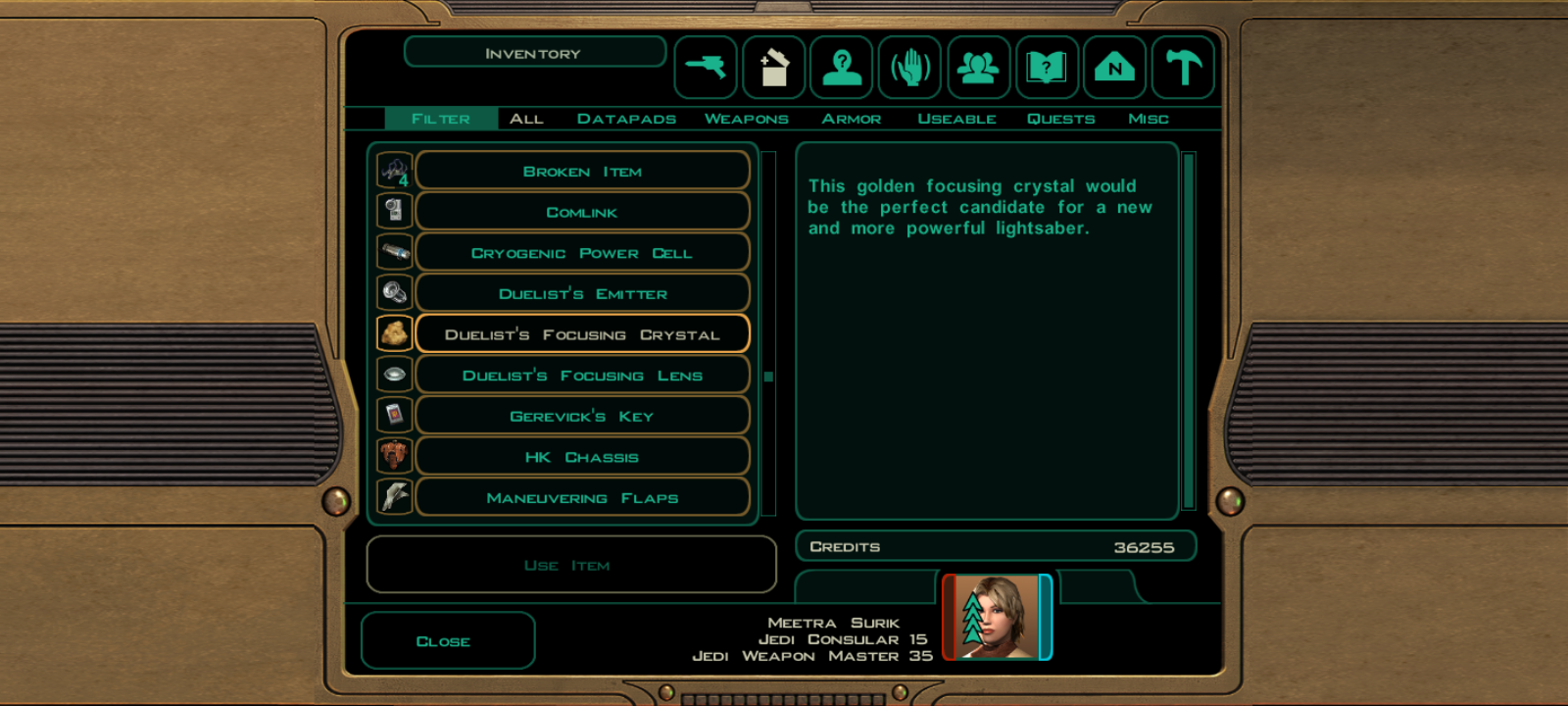Choose the Maneuvering Flaps entry
The width and height of the screenshot is (1568, 706).
(x=582, y=498)
